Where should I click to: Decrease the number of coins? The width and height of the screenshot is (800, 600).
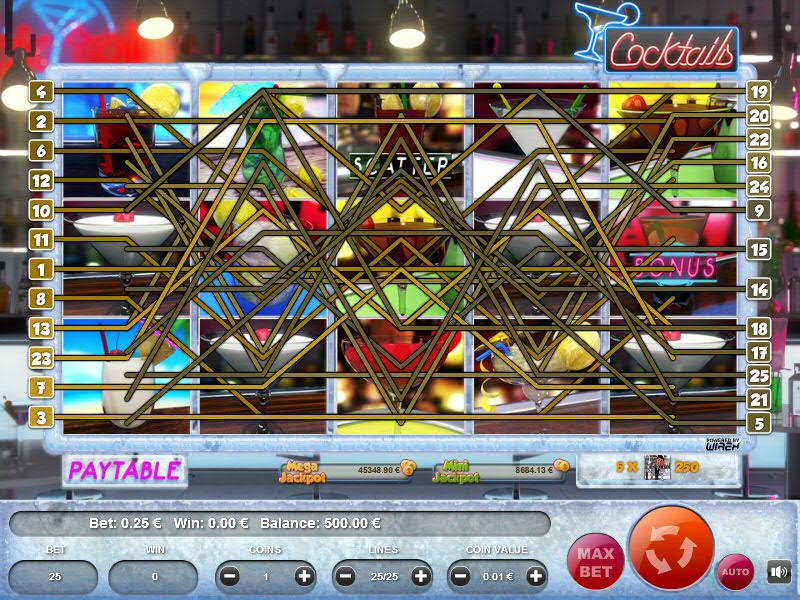pyautogui.click(x=230, y=576)
